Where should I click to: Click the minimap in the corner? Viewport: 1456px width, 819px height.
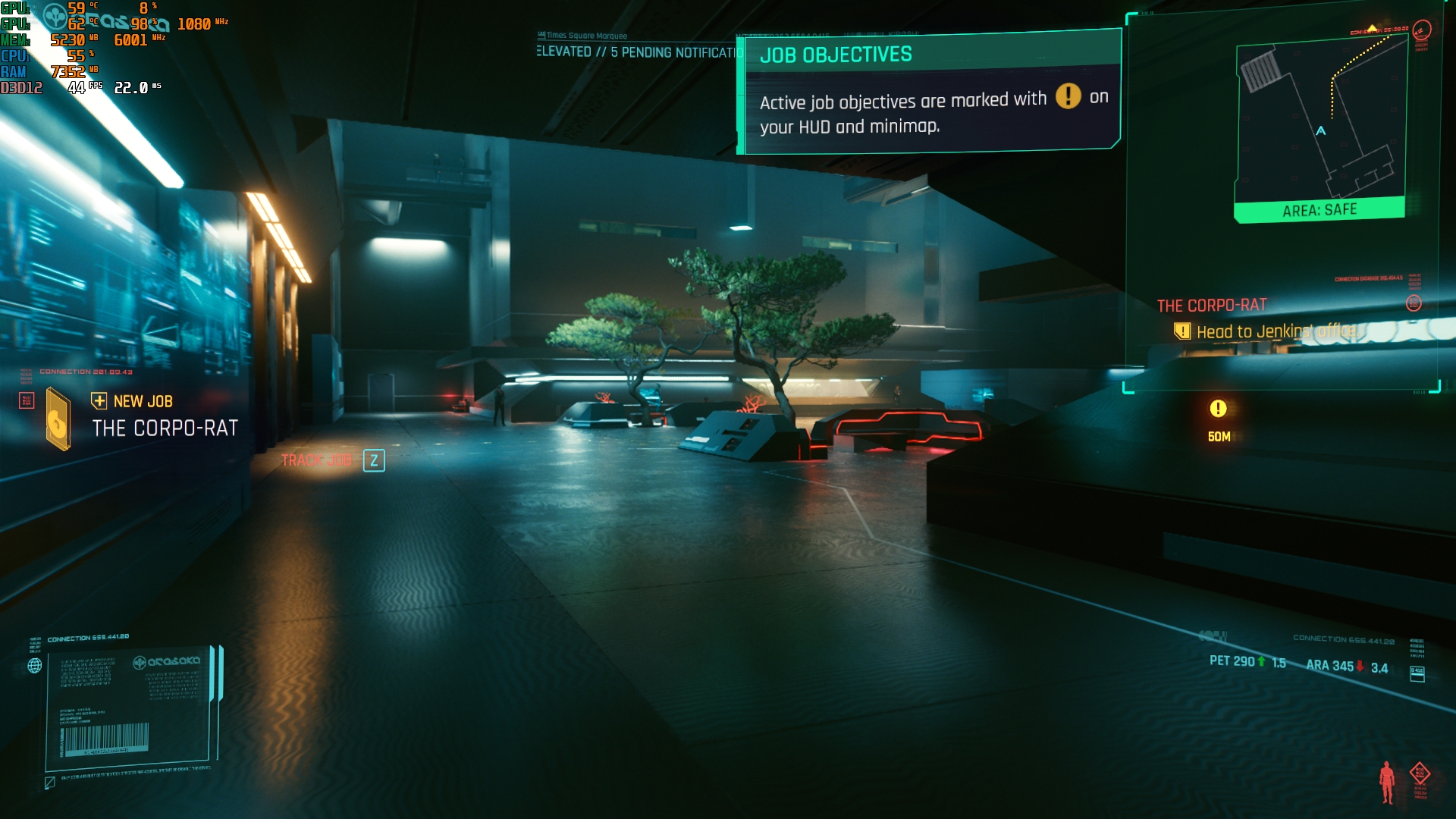pos(1320,125)
